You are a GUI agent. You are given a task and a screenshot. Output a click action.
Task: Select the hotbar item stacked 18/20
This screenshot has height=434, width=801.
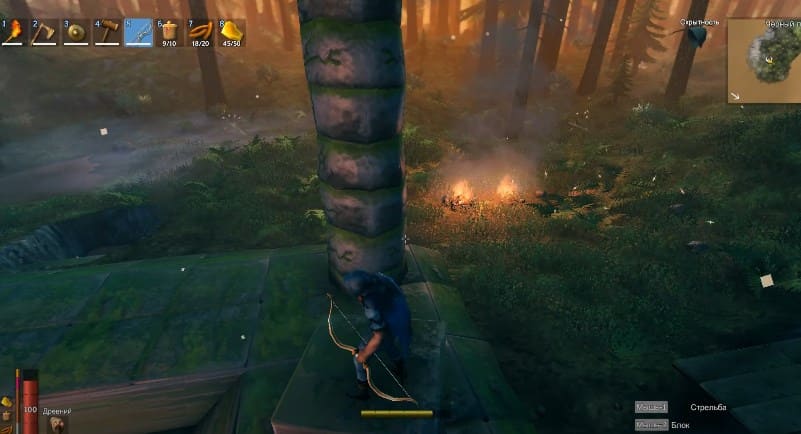point(200,33)
